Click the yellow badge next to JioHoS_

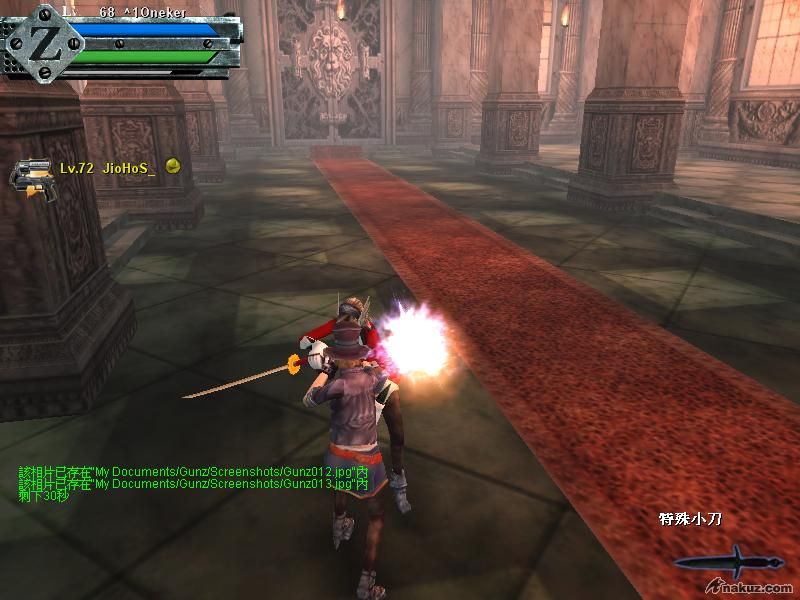click(172, 167)
